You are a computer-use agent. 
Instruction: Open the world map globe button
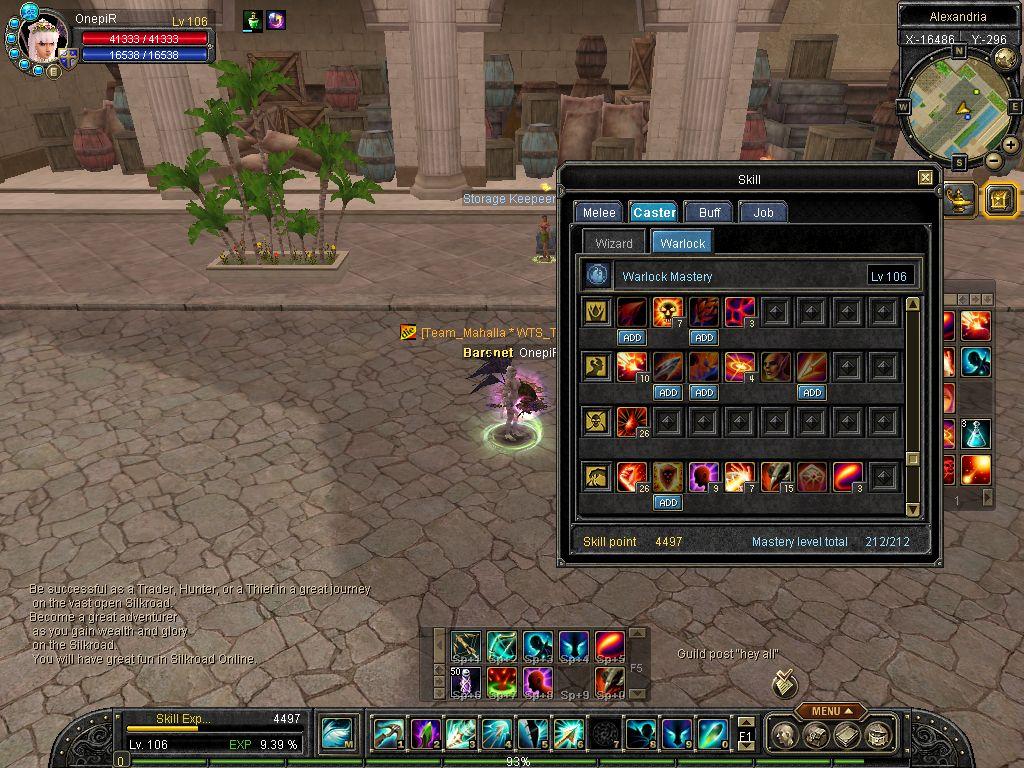[1005, 59]
